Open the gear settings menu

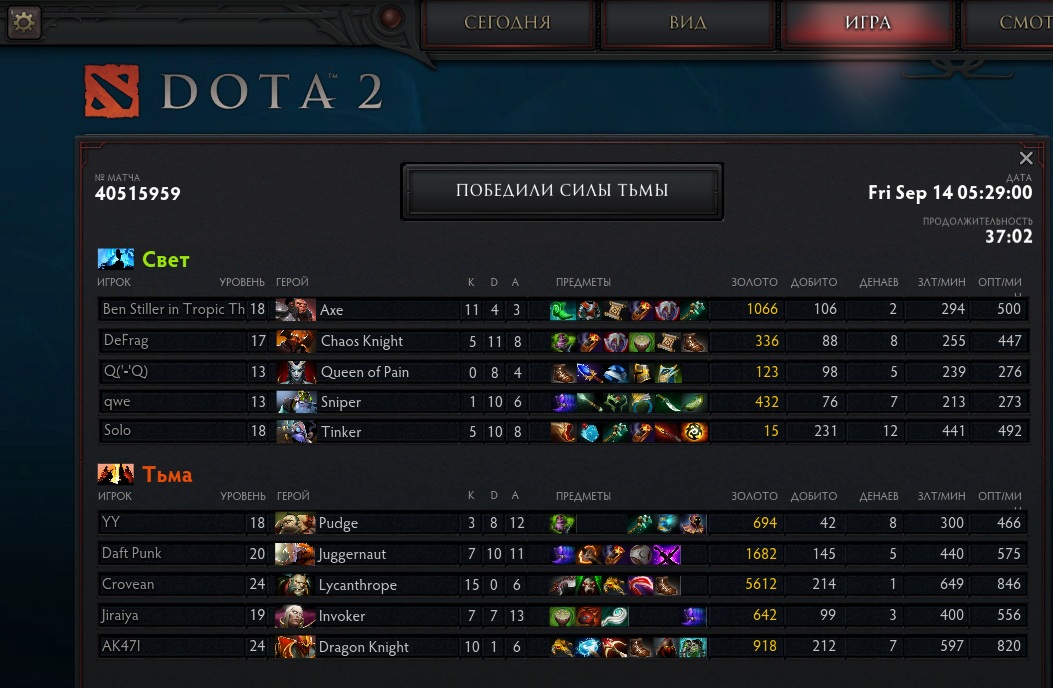tap(23, 22)
